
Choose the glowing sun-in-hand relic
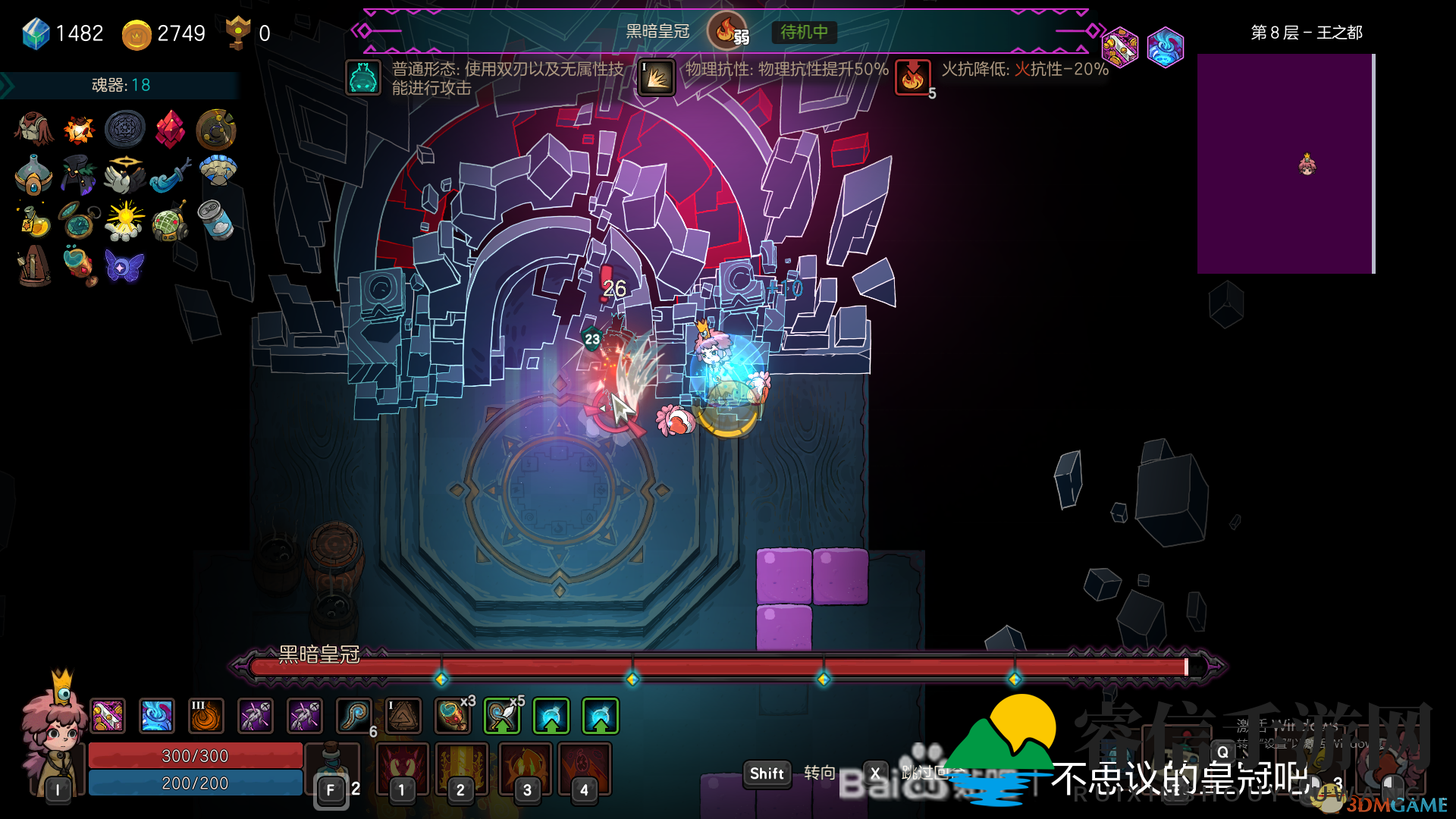click(124, 220)
